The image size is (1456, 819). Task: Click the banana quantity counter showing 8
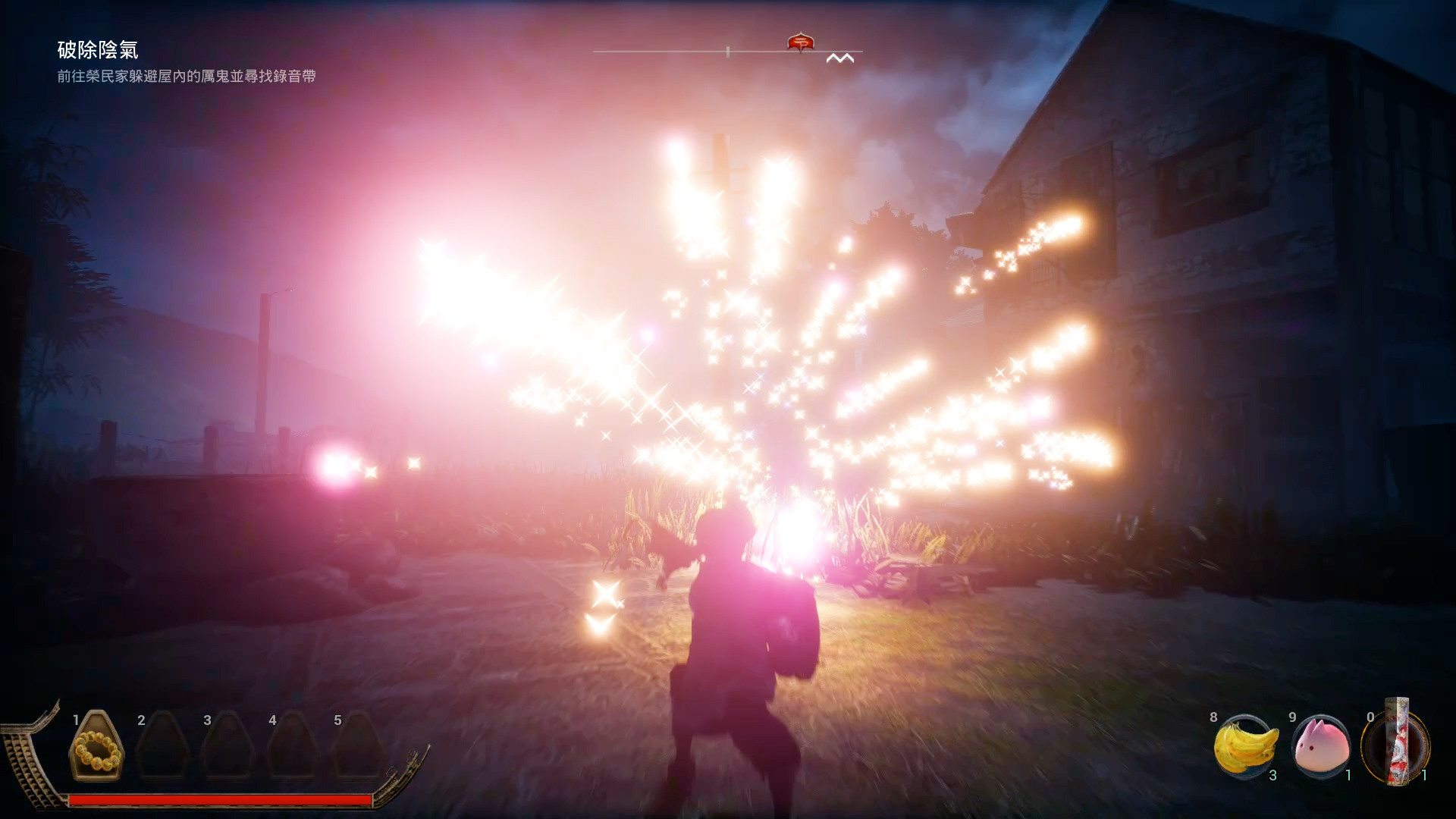(x=1214, y=715)
